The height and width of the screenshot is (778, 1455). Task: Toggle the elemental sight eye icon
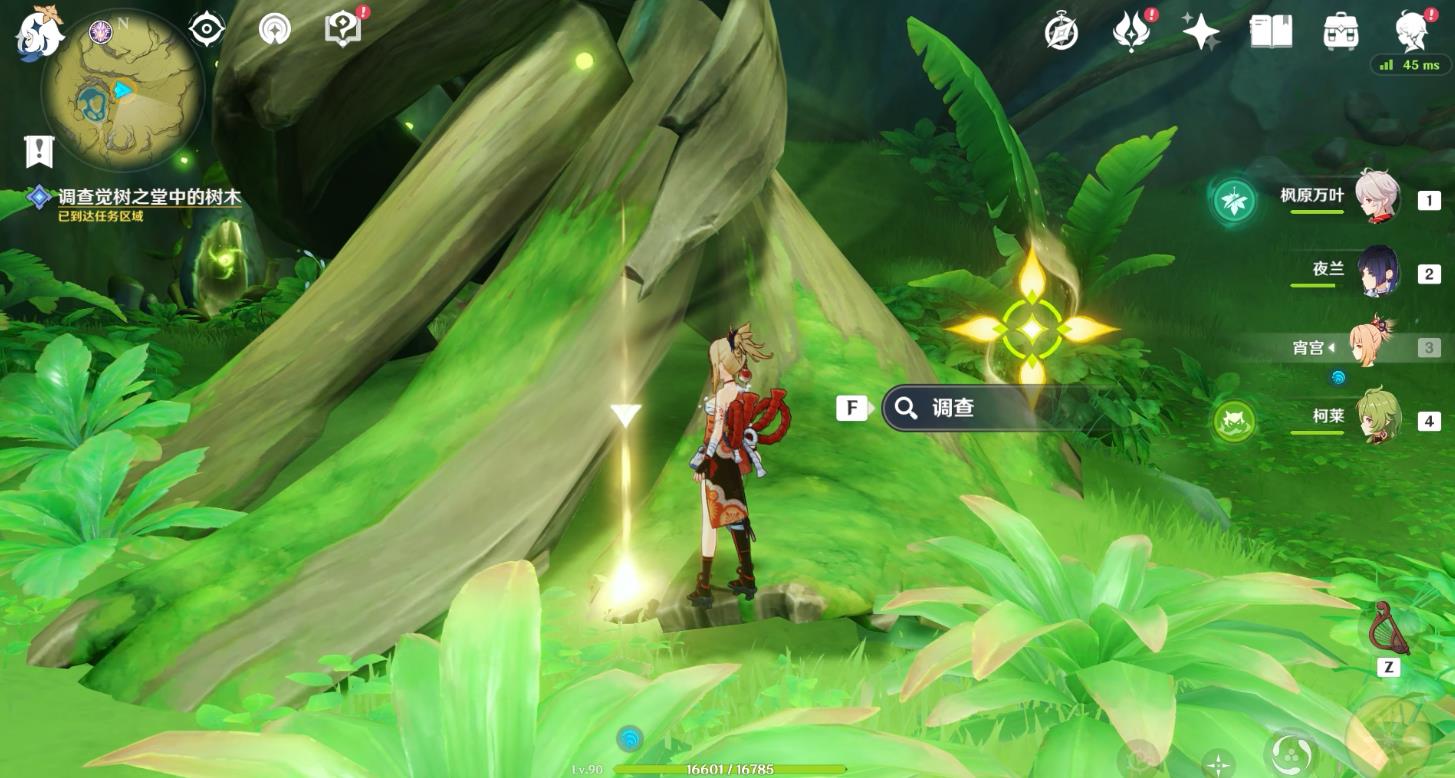tap(207, 30)
